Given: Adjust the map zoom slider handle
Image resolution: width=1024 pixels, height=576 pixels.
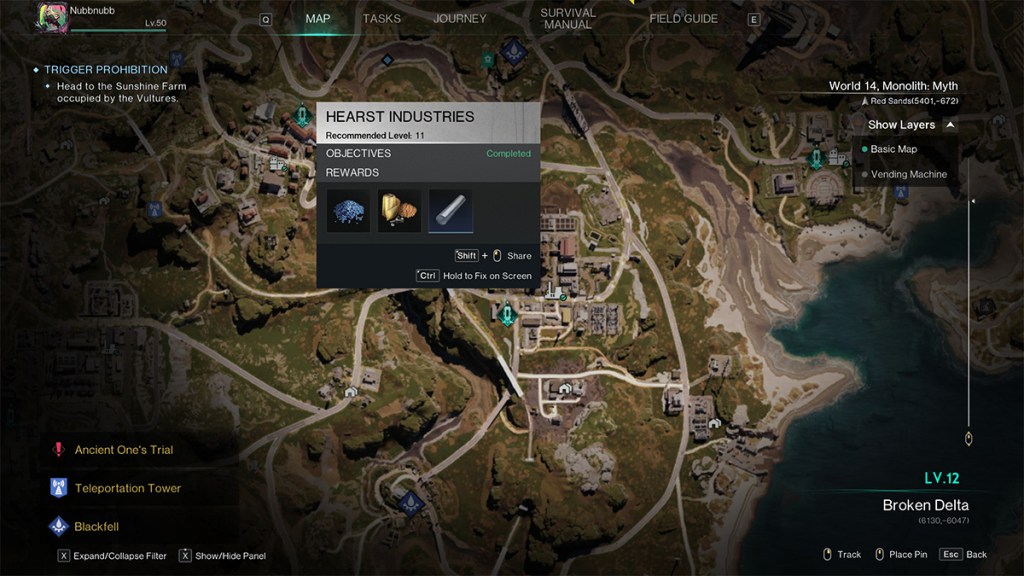Looking at the screenshot, I should click(968, 438).
